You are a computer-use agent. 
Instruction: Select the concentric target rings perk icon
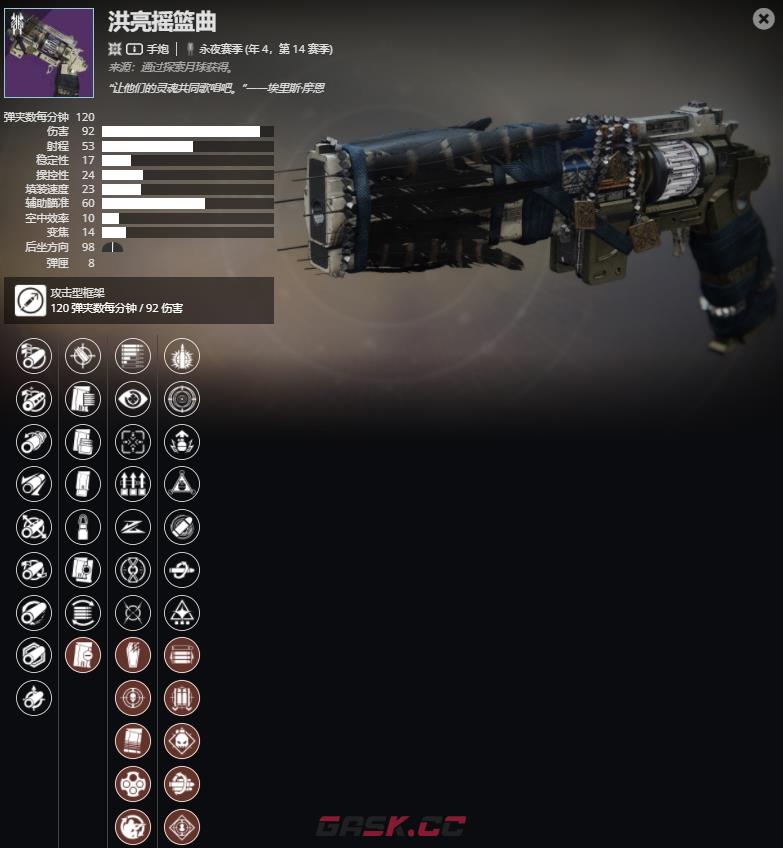point(182,398)
